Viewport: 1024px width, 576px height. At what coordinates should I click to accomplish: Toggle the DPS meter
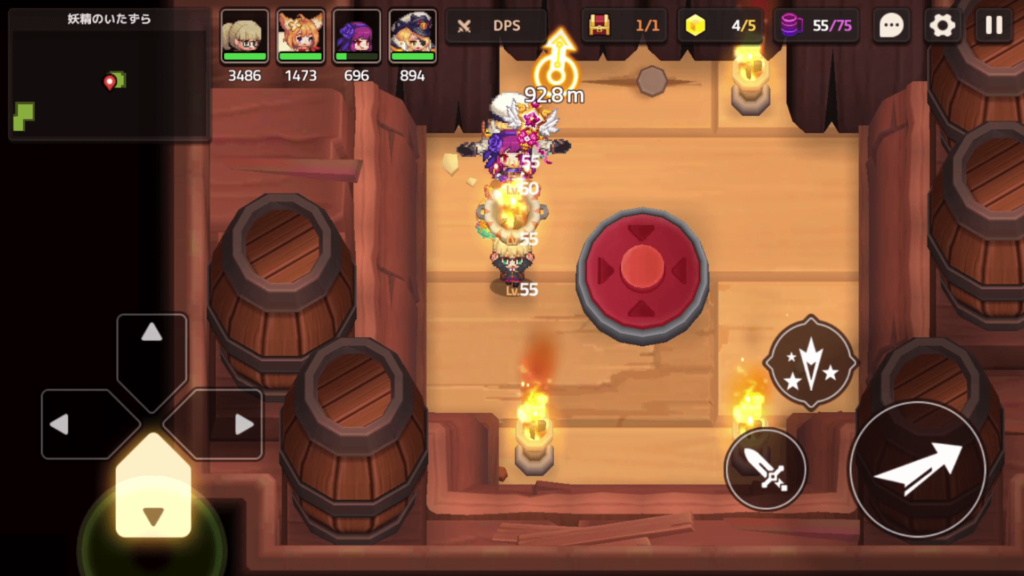[496, 26]
